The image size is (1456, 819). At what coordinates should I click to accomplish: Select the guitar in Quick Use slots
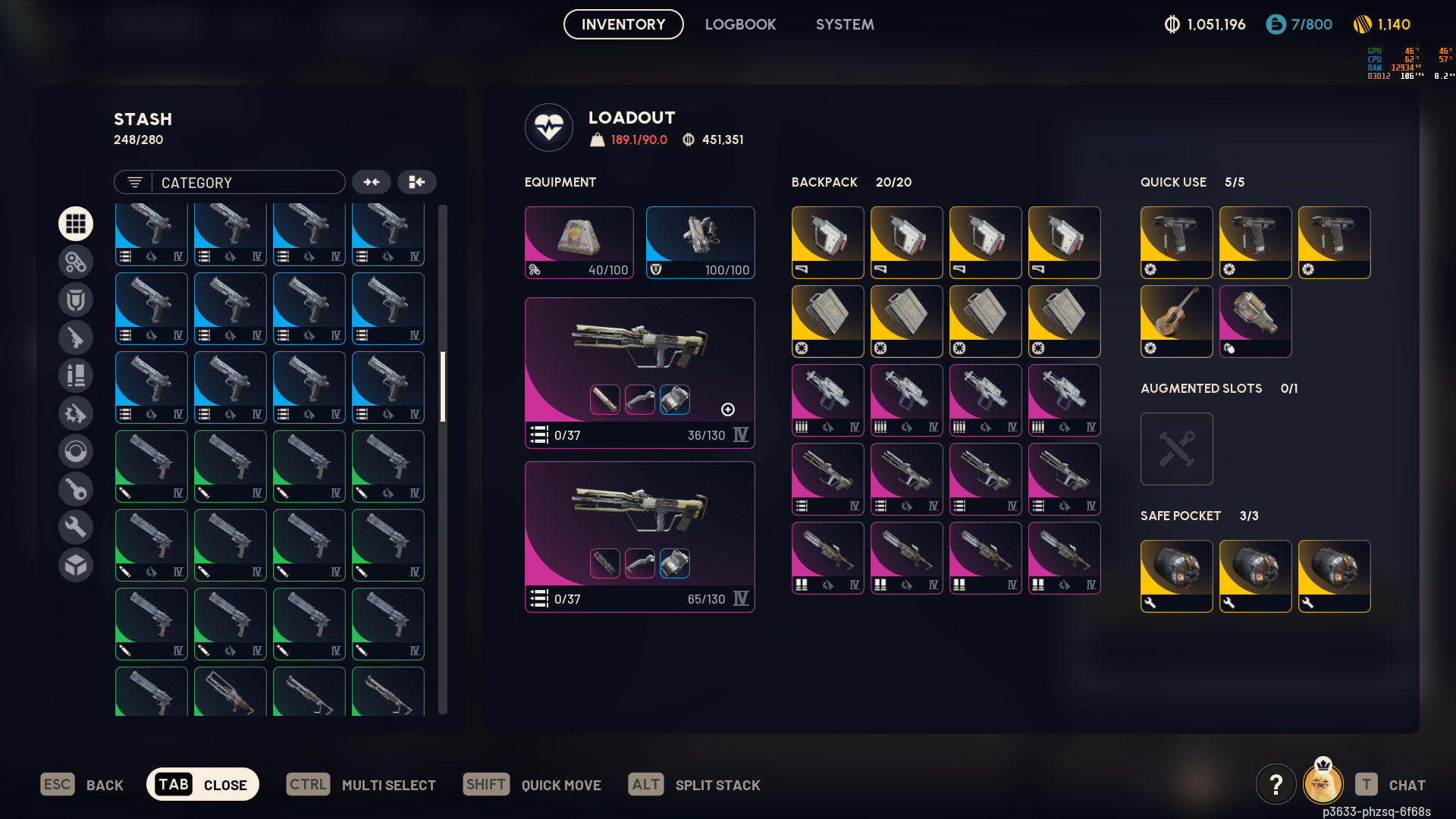(1176, 321)
